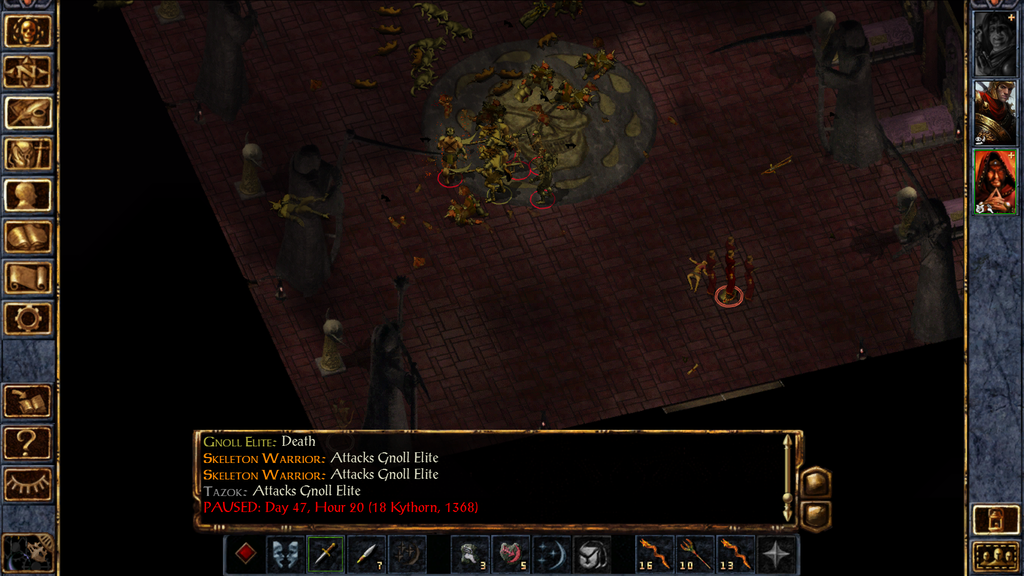Screen dimensions: 1024x576
Task: Click the select-all party button
Action: tap(995, 556)
